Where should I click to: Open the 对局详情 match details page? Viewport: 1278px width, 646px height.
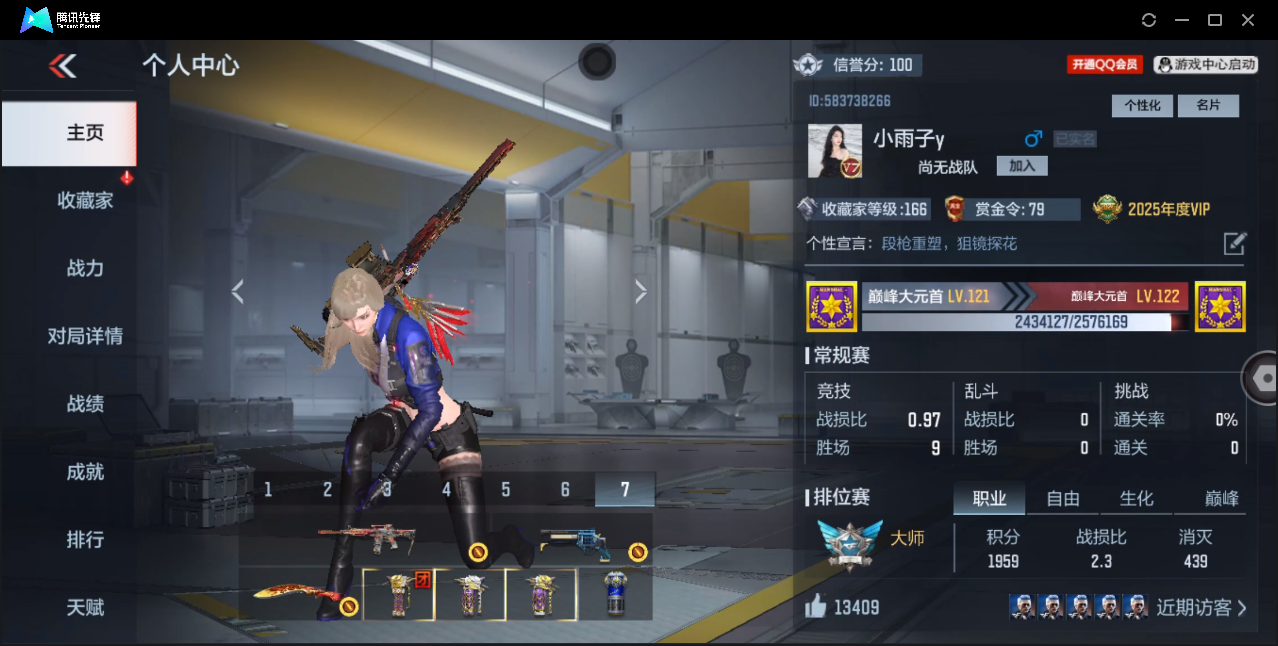(x=85, y=336)
